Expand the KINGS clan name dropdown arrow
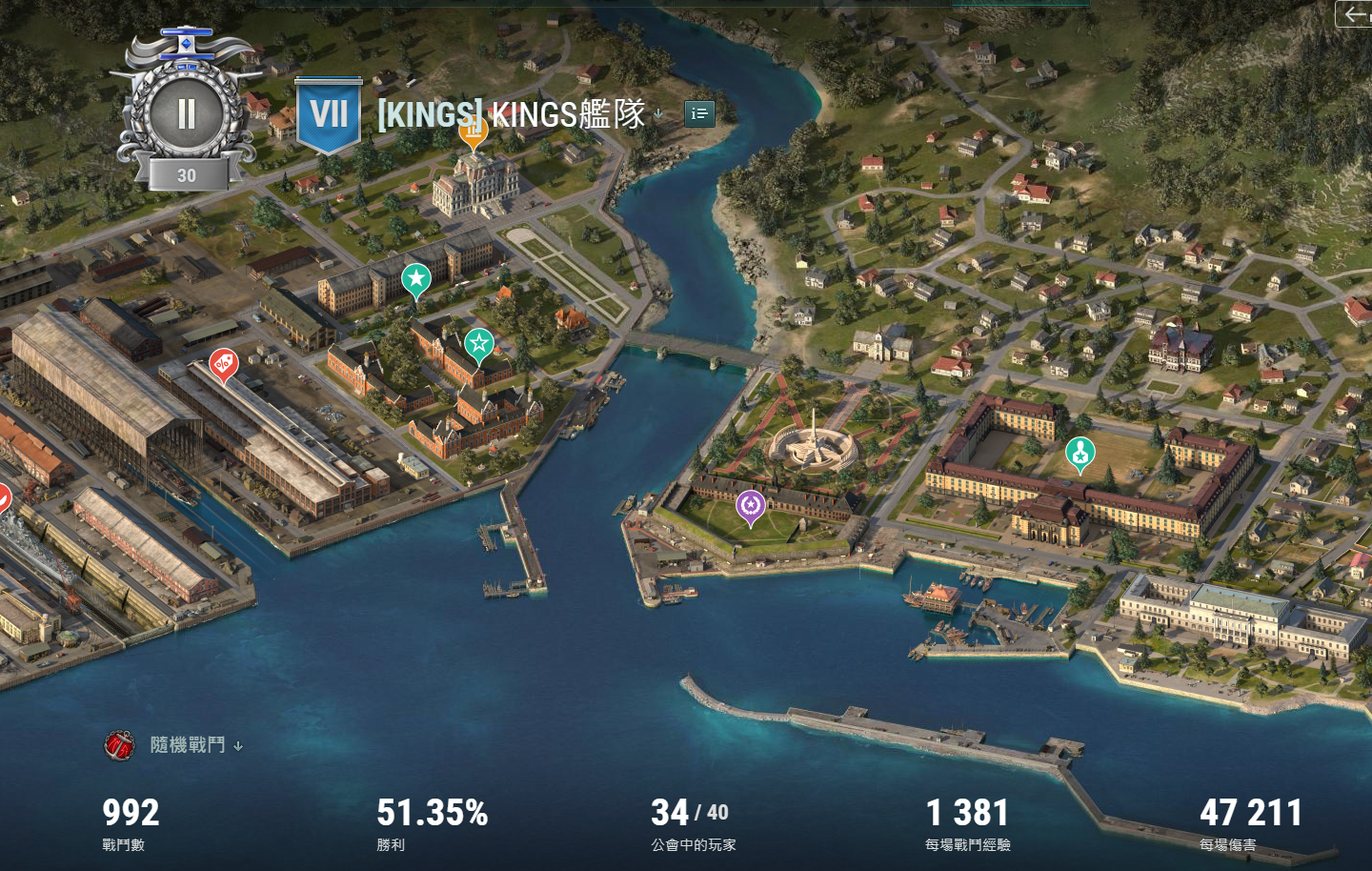 (658, 115)
